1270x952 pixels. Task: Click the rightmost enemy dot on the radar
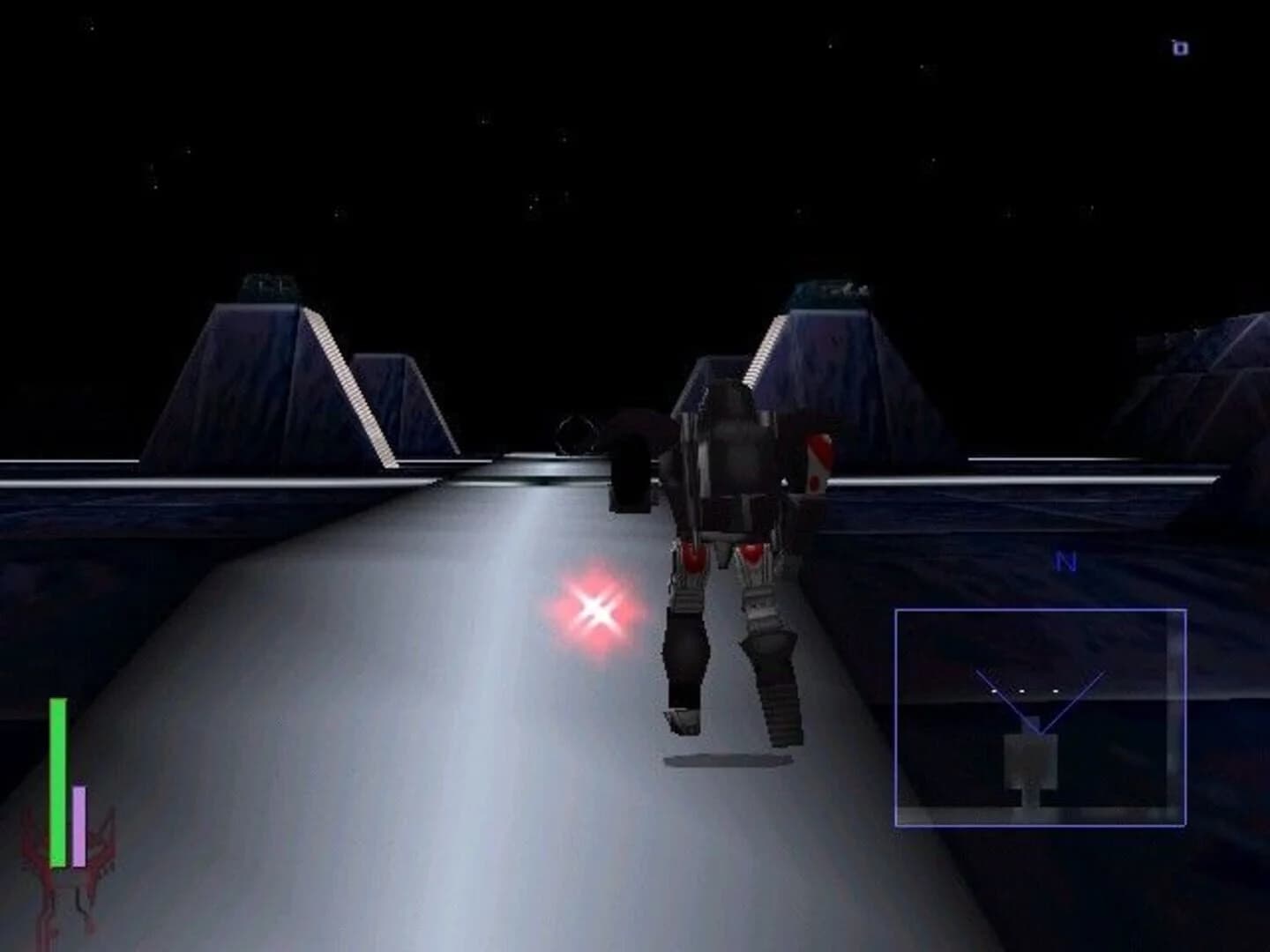click(x=1056, y=691)
